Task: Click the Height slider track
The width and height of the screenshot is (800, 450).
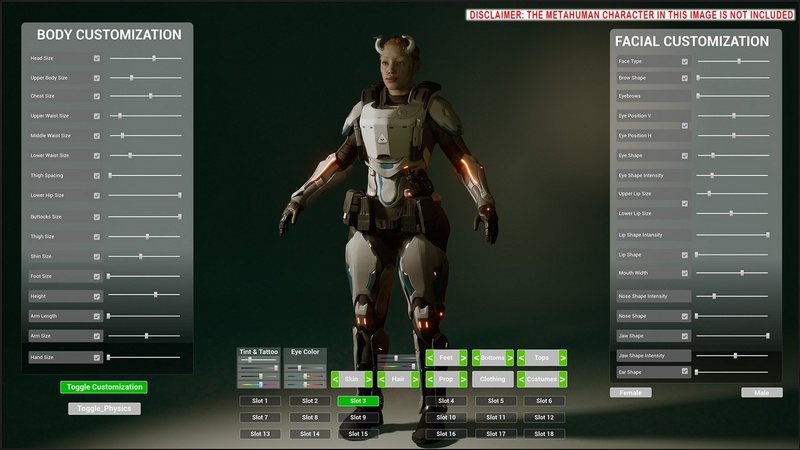Action: click(x=145, y=295)
